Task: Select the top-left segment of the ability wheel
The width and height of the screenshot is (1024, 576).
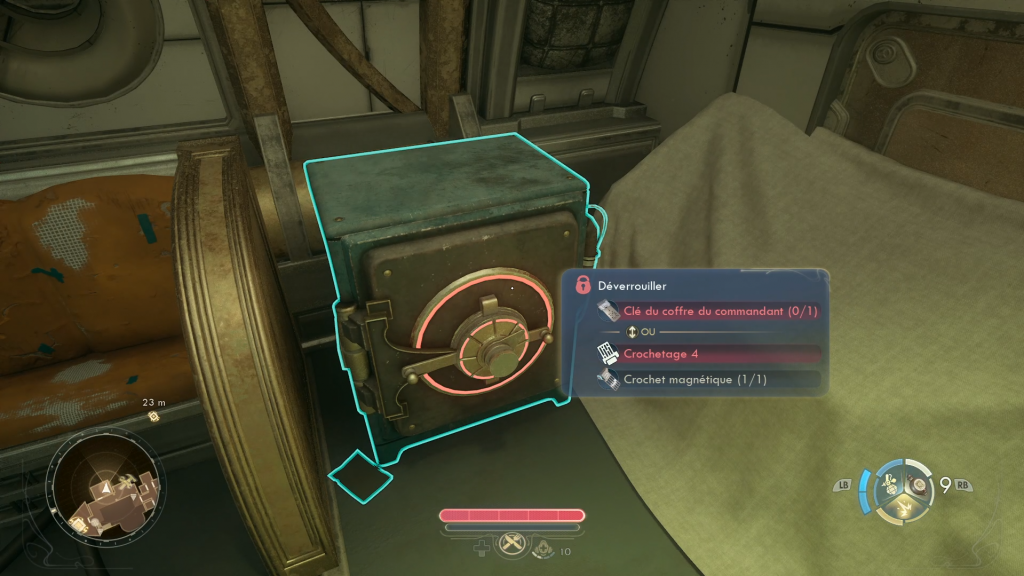Action: coord(888,484)
